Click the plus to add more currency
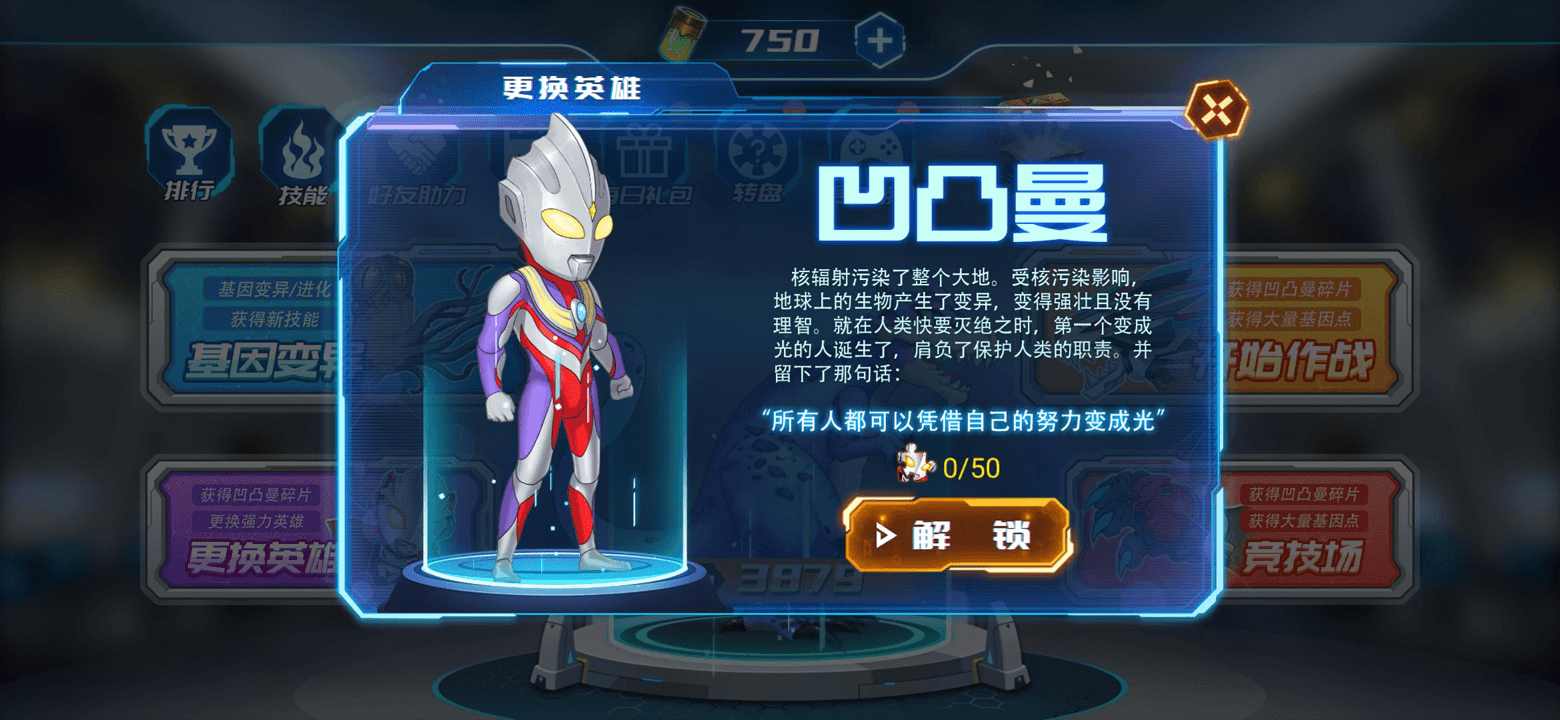 pyautogui.click(x=880, y=38)
